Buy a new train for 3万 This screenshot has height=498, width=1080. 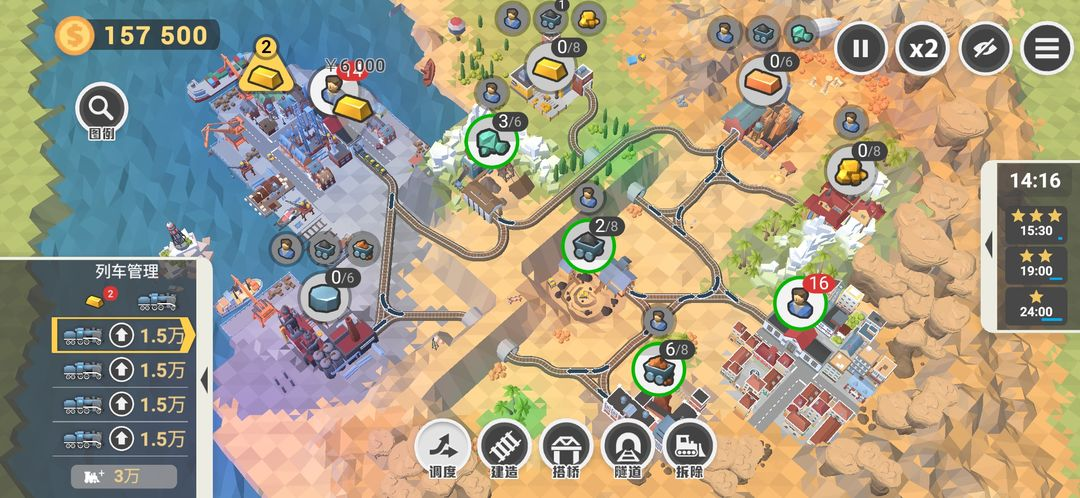[x=124, y=476]
